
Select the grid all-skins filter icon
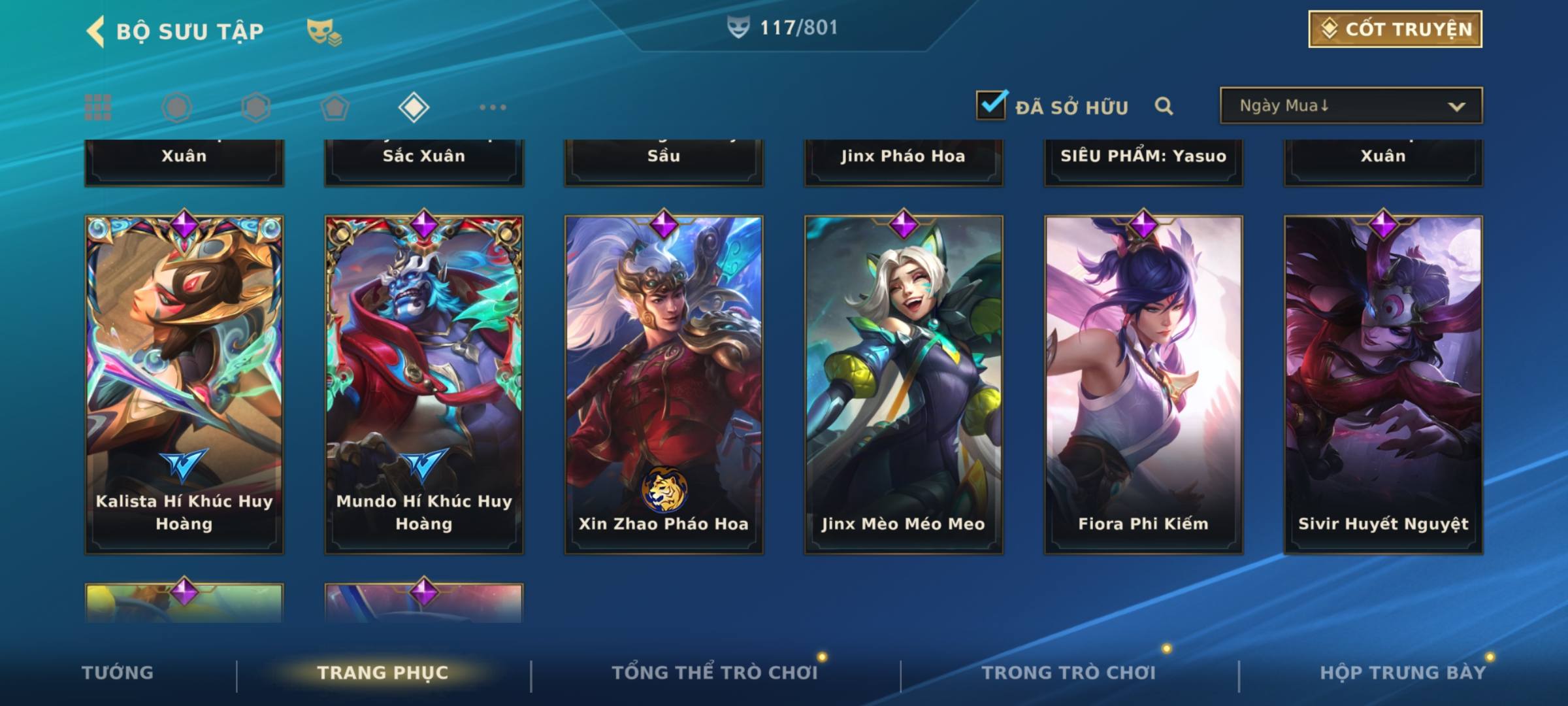point(98,107)
